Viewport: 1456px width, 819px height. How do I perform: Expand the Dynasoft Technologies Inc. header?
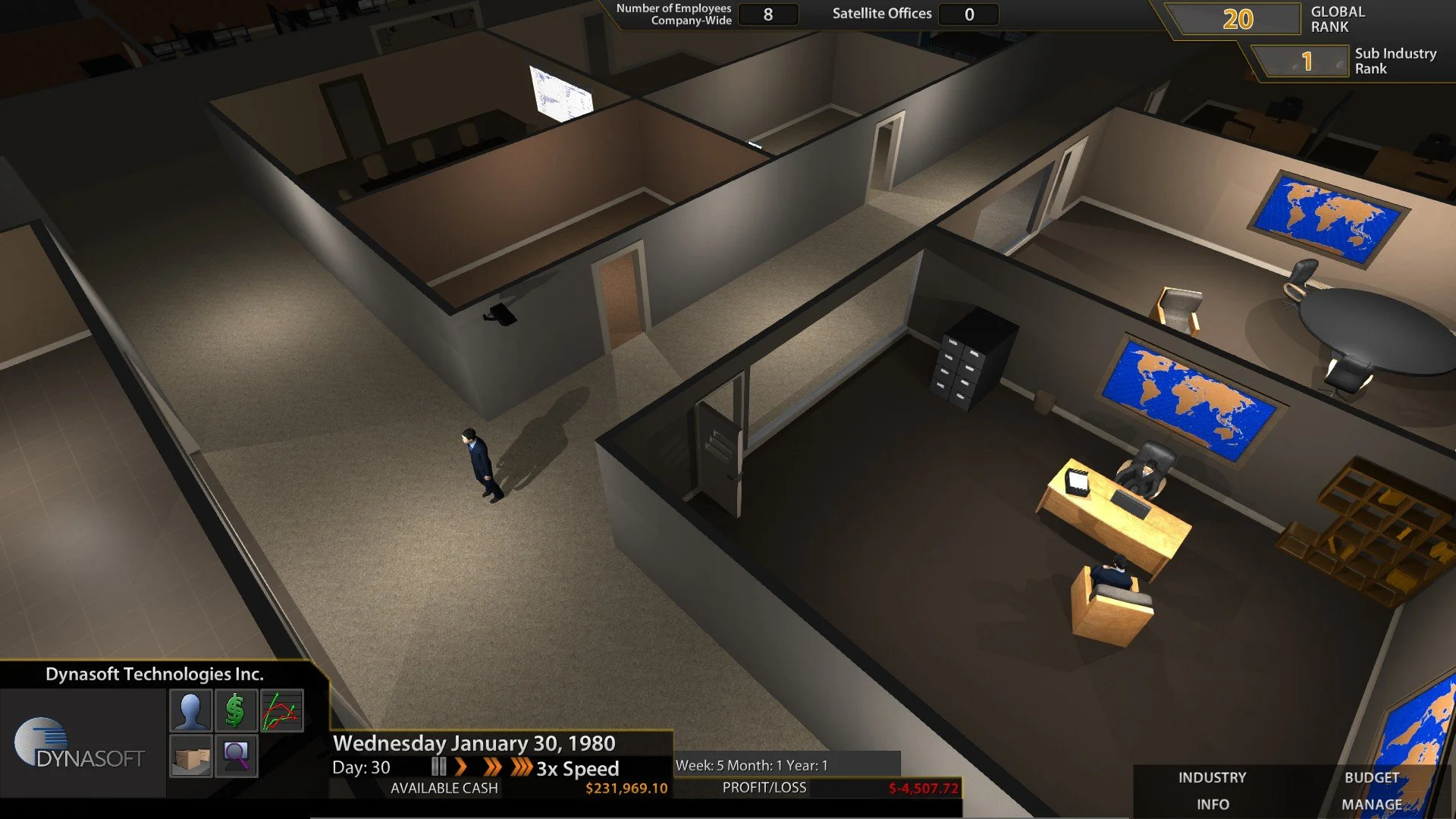[155, 672]
